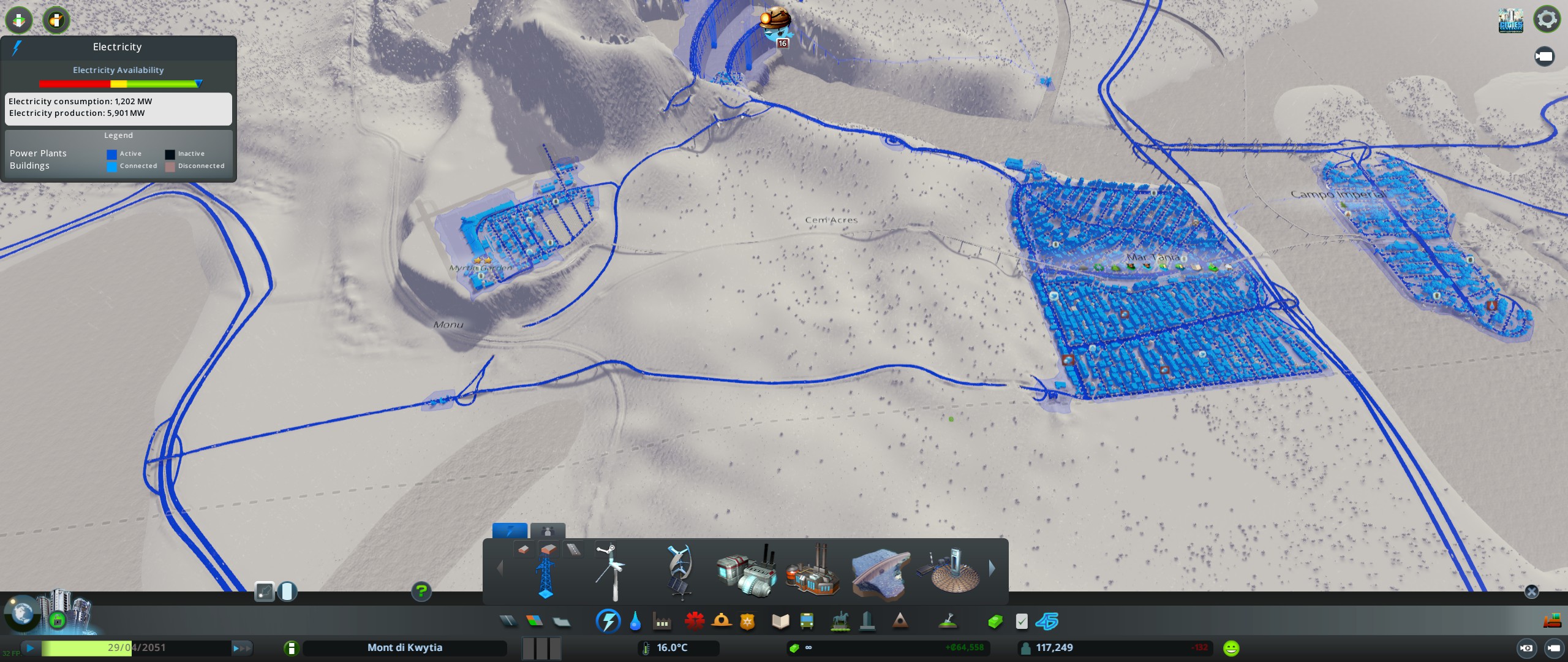Image resolution: width=1568 pixels, height=662 pixels.
Task: Open the Fire Department menu
Action: coord(722,622)
